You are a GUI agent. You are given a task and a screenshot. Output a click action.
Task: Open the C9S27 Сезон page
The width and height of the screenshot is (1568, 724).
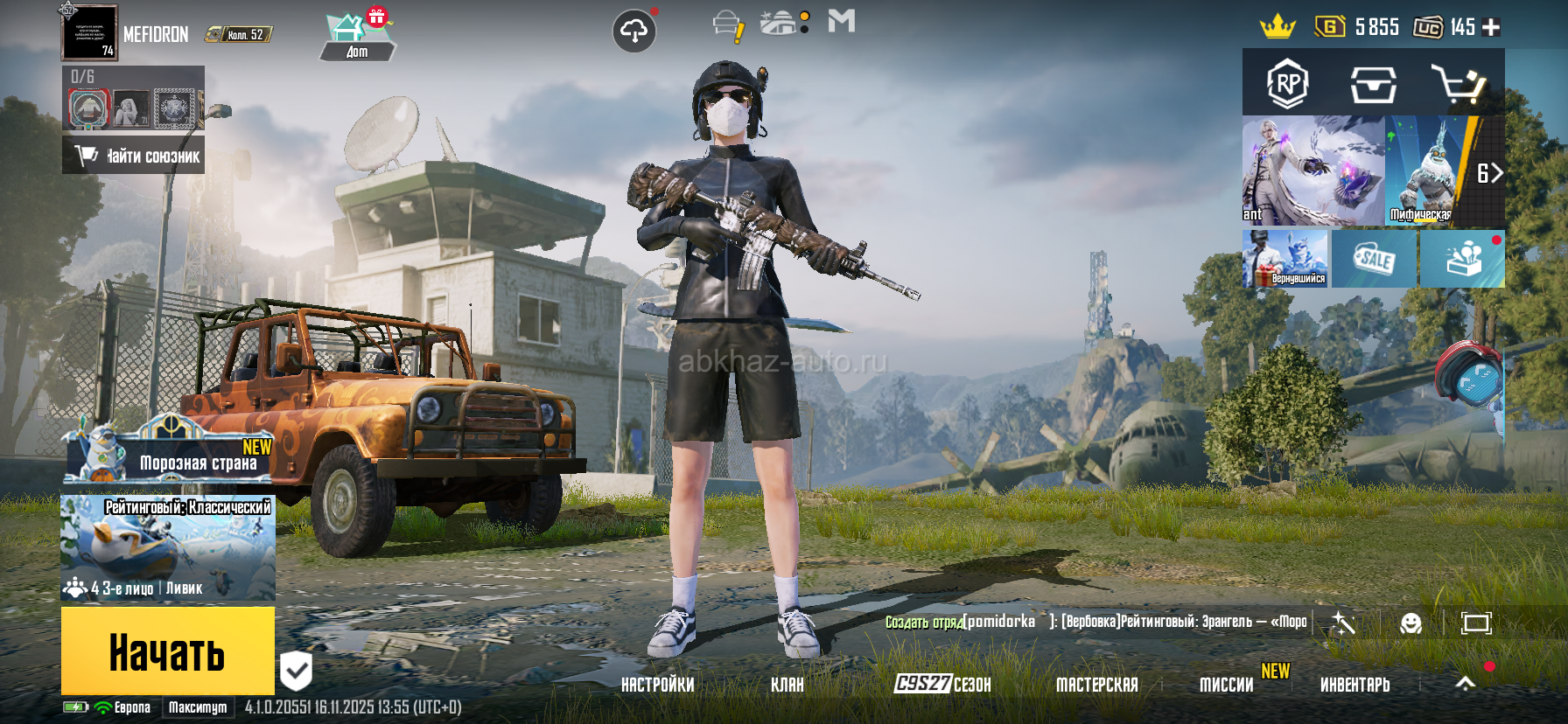pyautogui.click(x=942, y=684)
